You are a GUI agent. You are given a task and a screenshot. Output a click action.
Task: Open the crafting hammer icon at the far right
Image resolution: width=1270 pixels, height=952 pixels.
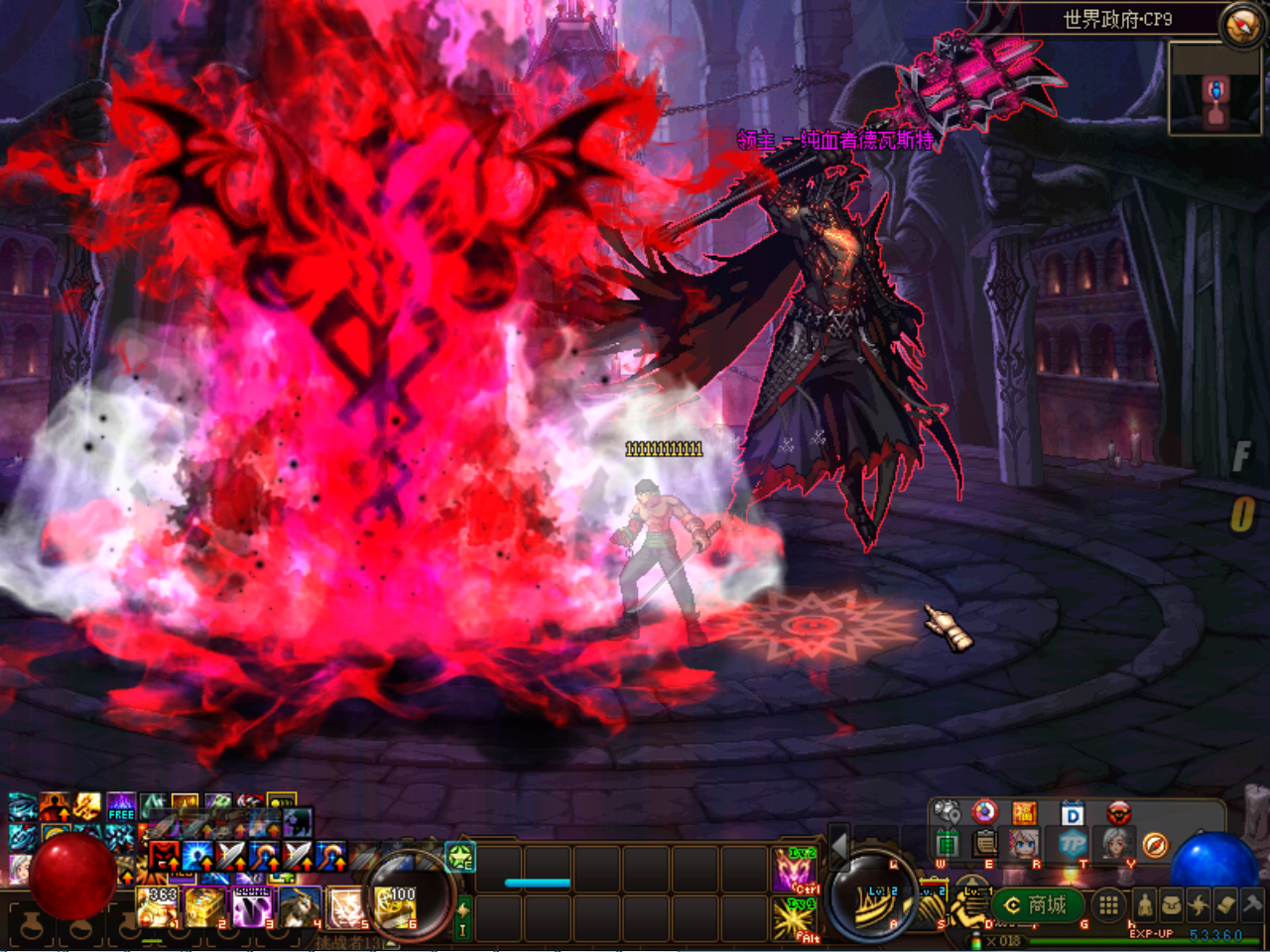coord(1251,905)
